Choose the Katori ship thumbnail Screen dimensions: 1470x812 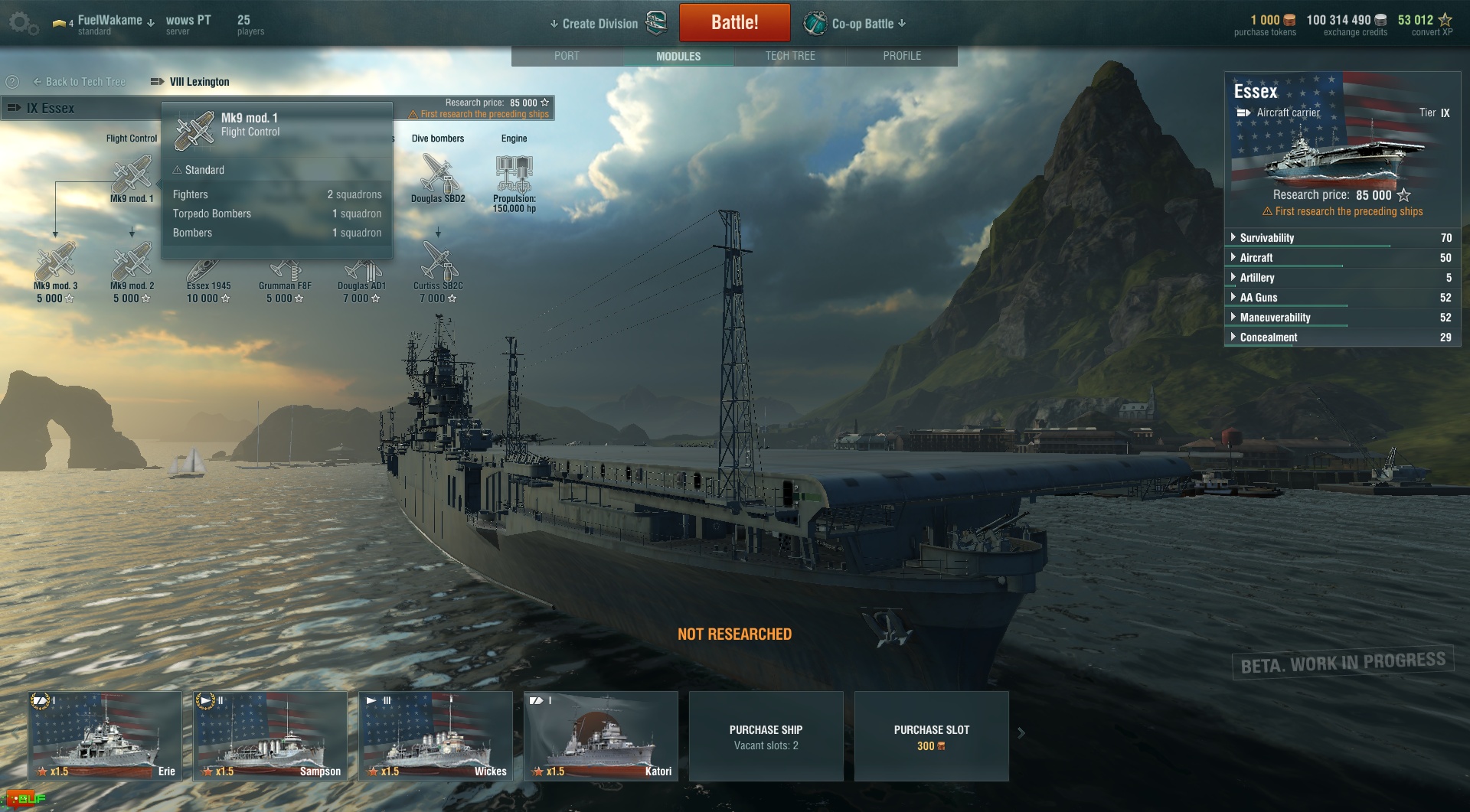pyautogui.click(x=601, y=735)
